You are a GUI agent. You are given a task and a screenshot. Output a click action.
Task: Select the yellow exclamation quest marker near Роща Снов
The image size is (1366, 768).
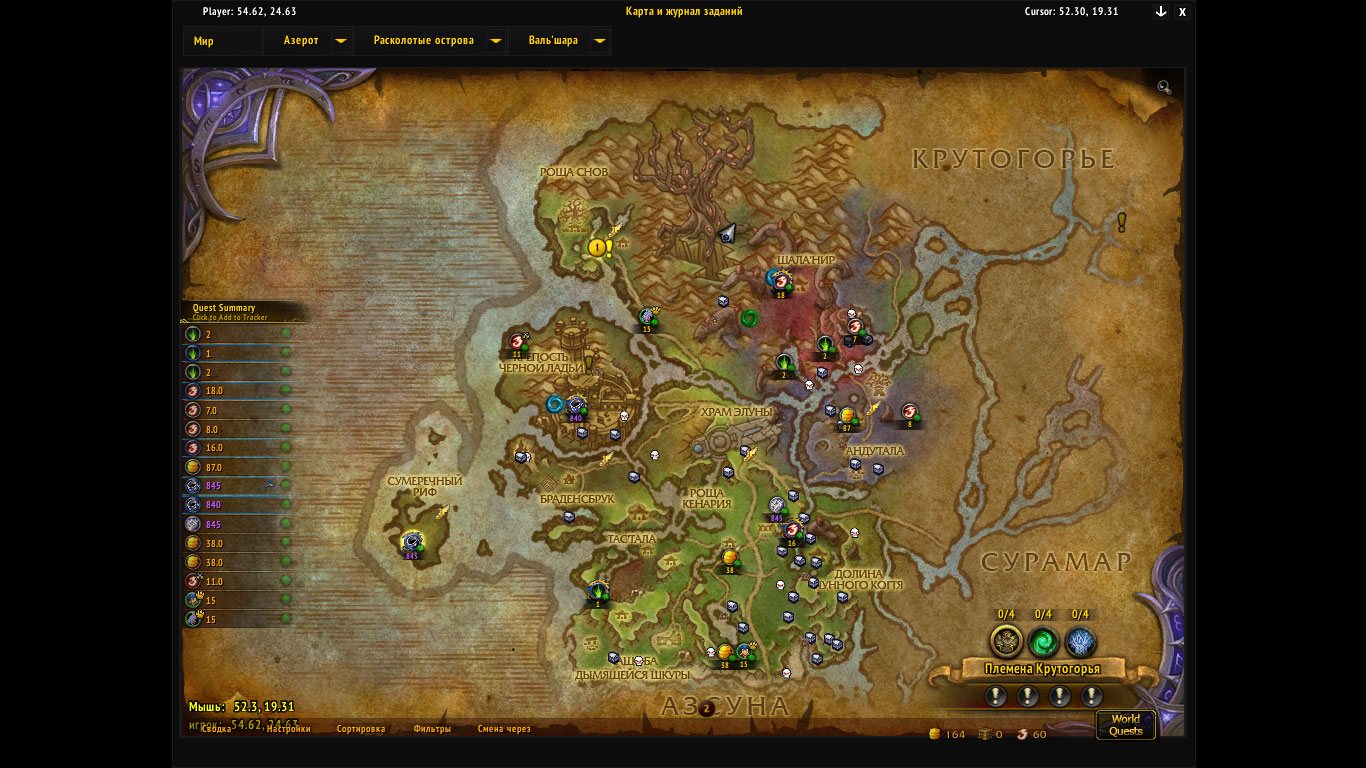[x=599, y=247]
